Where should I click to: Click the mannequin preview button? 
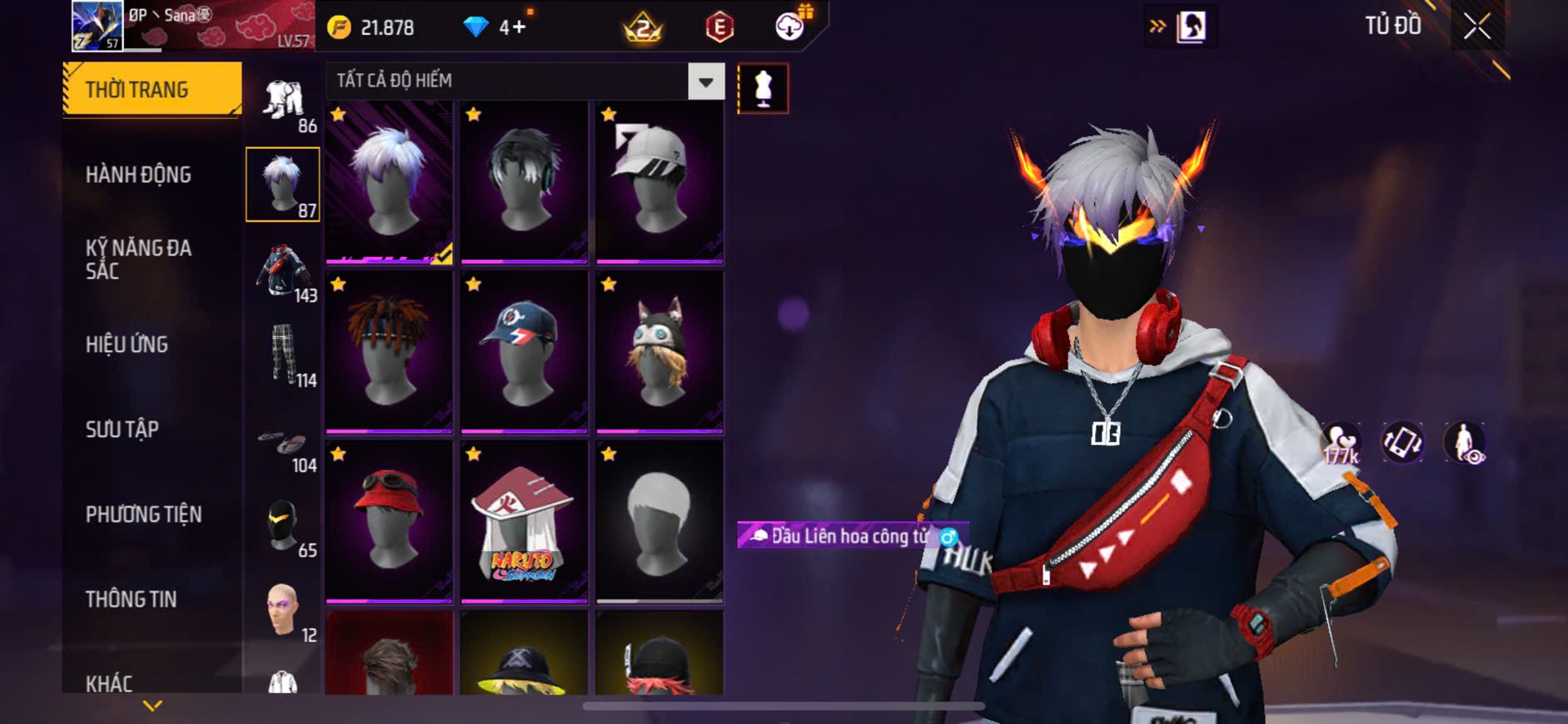point(763,88)
